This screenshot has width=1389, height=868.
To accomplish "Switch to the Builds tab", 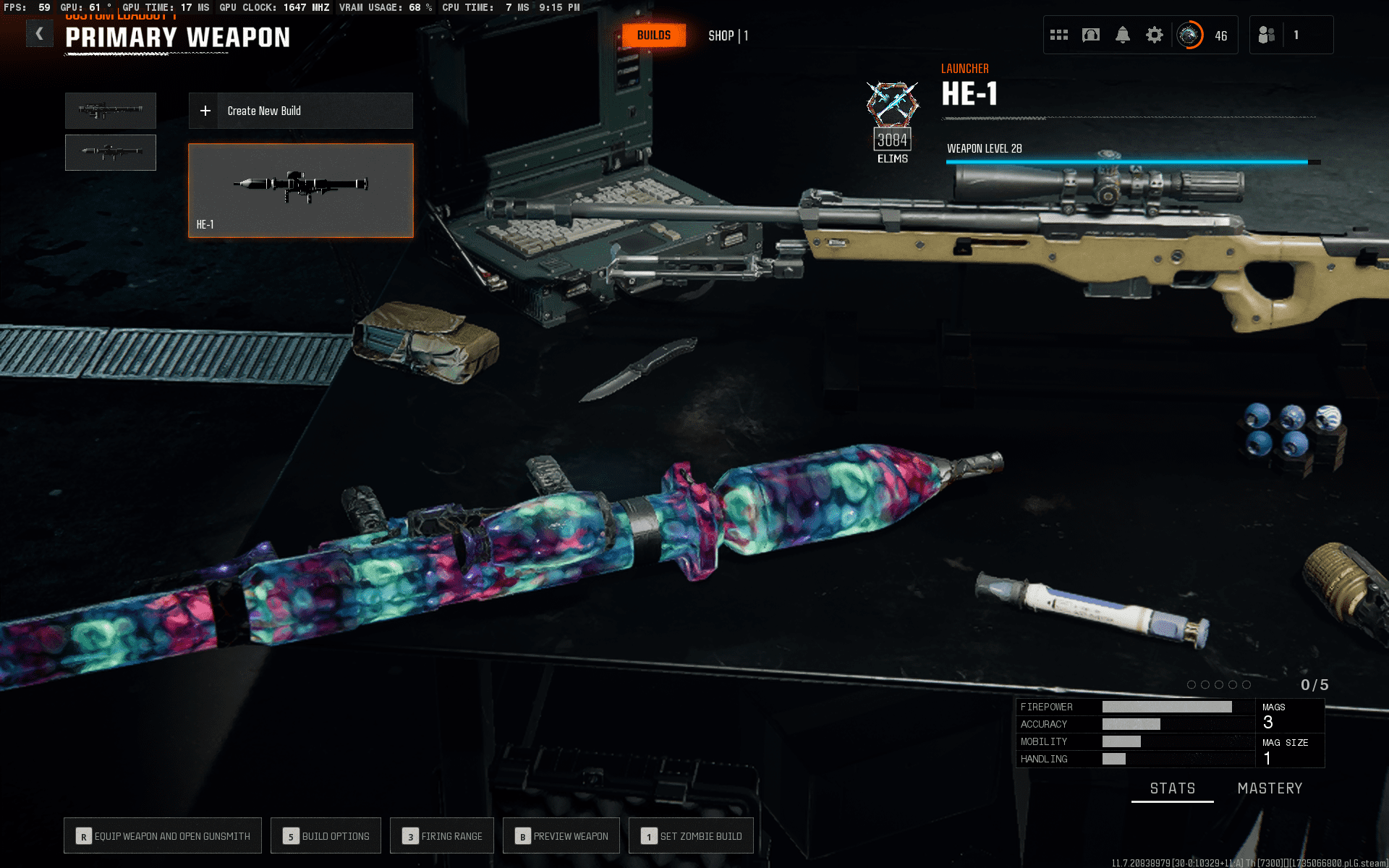I will 654,35.
